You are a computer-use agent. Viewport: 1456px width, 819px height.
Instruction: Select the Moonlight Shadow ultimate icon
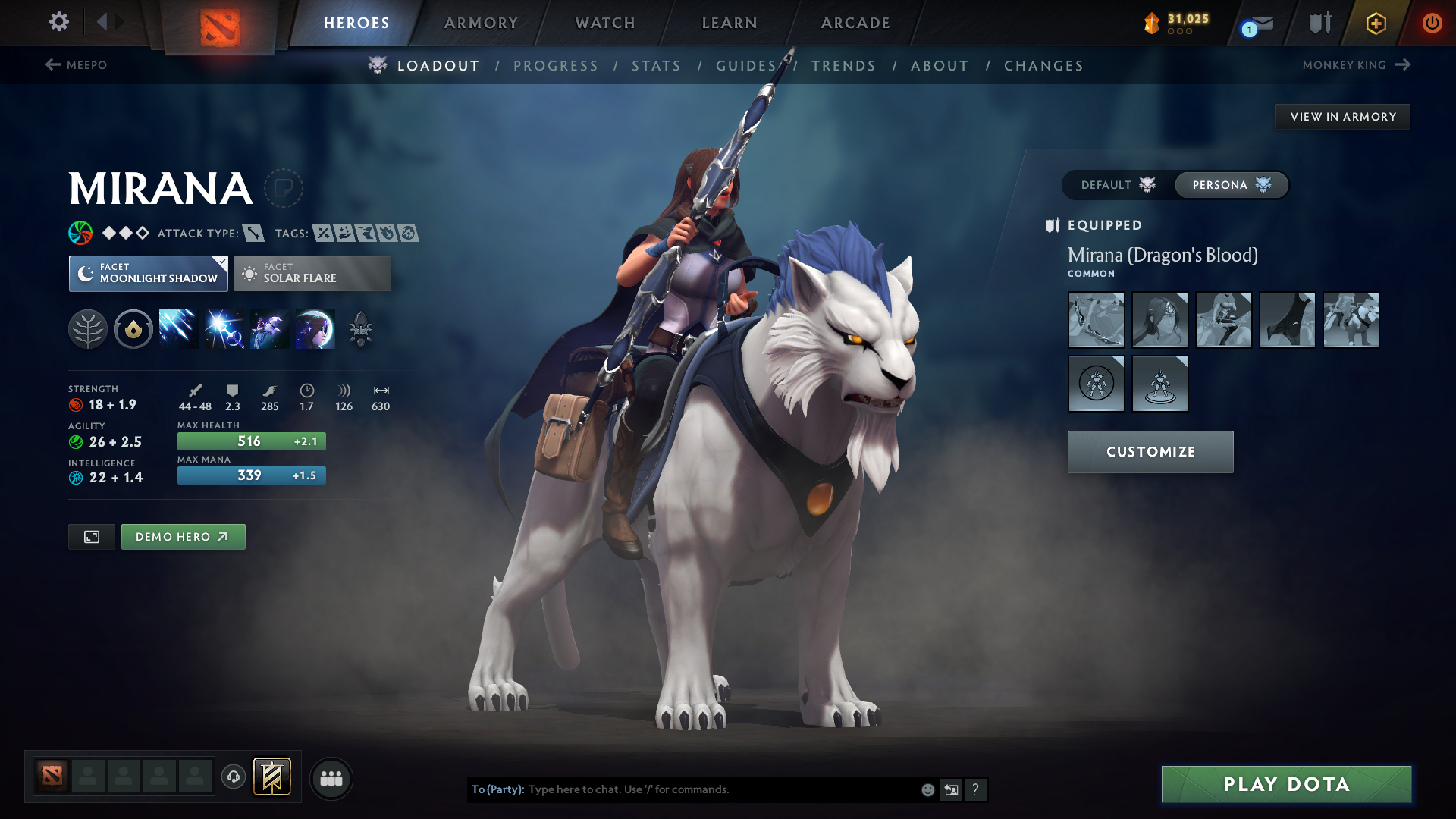pos(314,328)
